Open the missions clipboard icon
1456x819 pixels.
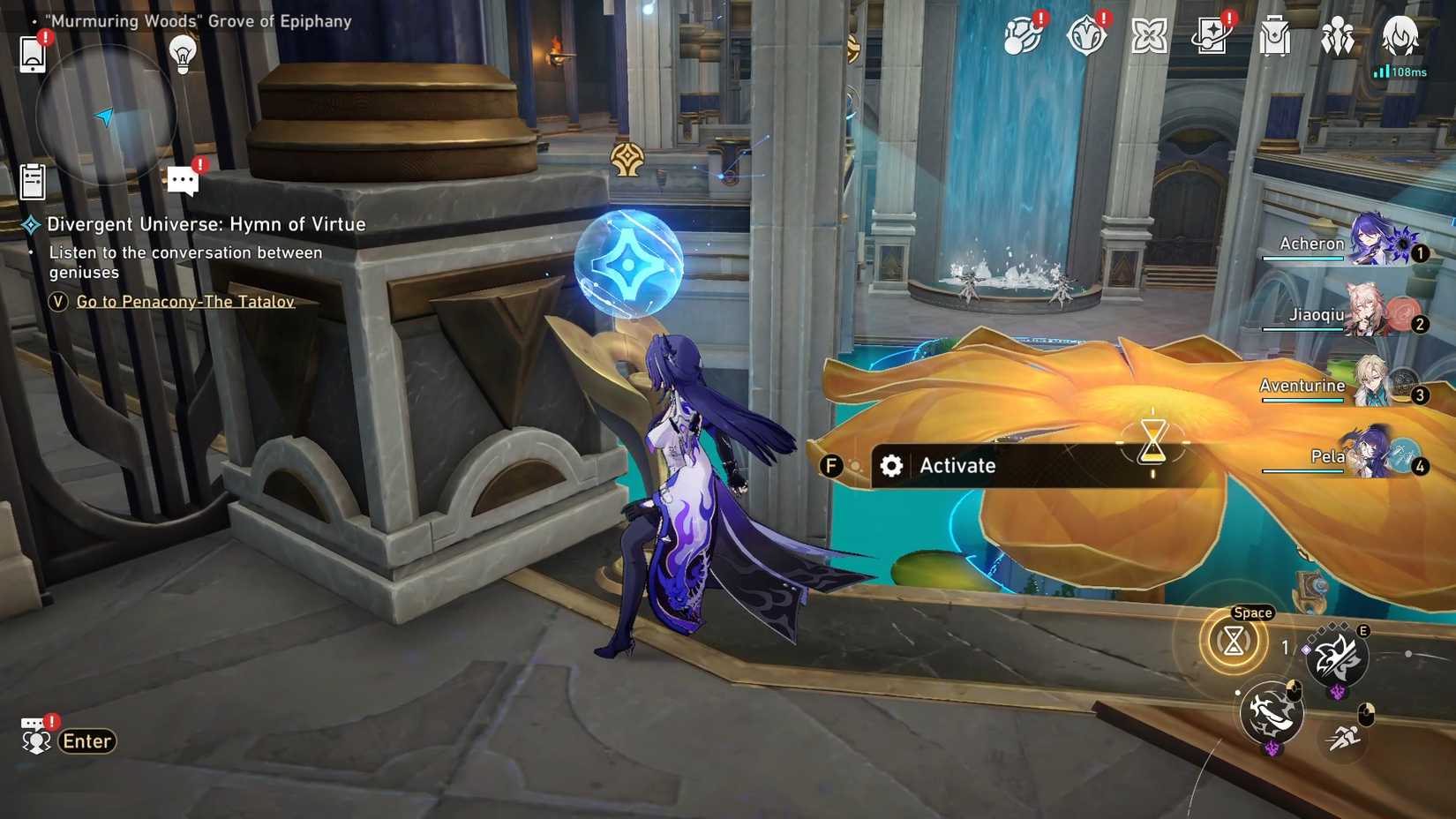click(34, 177)
